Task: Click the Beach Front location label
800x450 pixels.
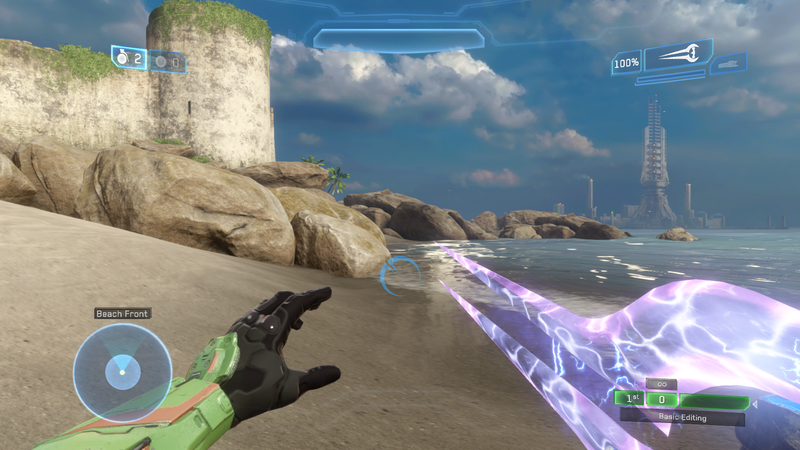Action: coord(122,313)
